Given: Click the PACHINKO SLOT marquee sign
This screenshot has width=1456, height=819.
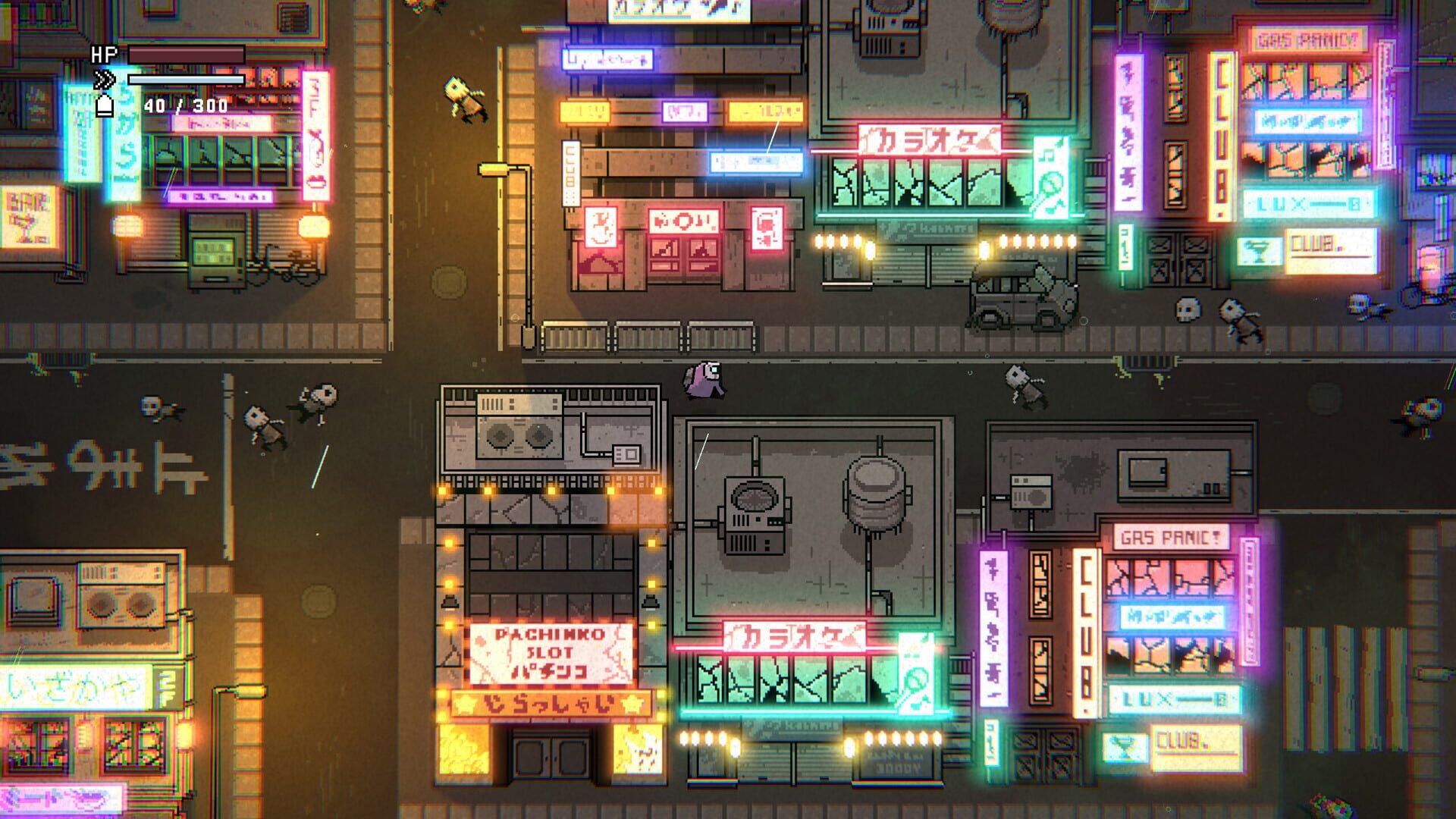Looking at the screenshot, I should [551, 654].
